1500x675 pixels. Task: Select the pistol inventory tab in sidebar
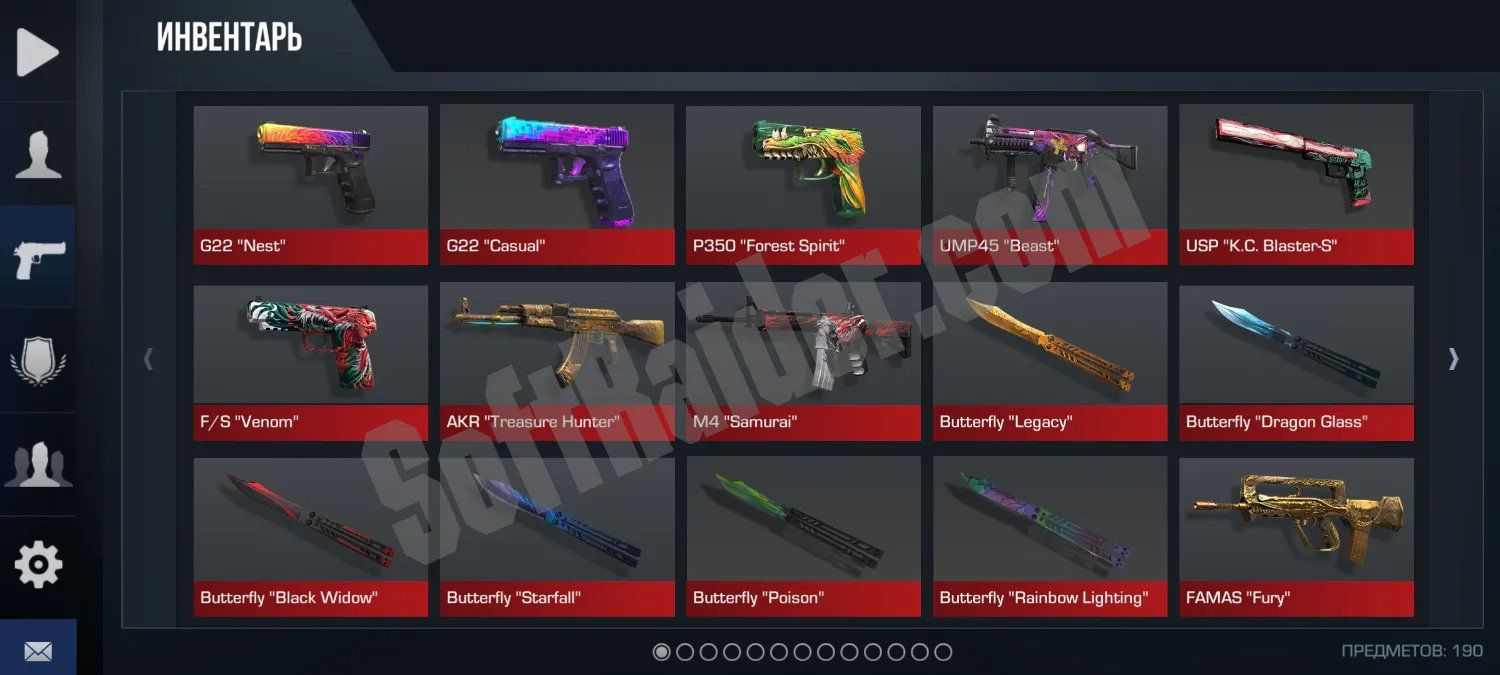[x=39, y=258]
